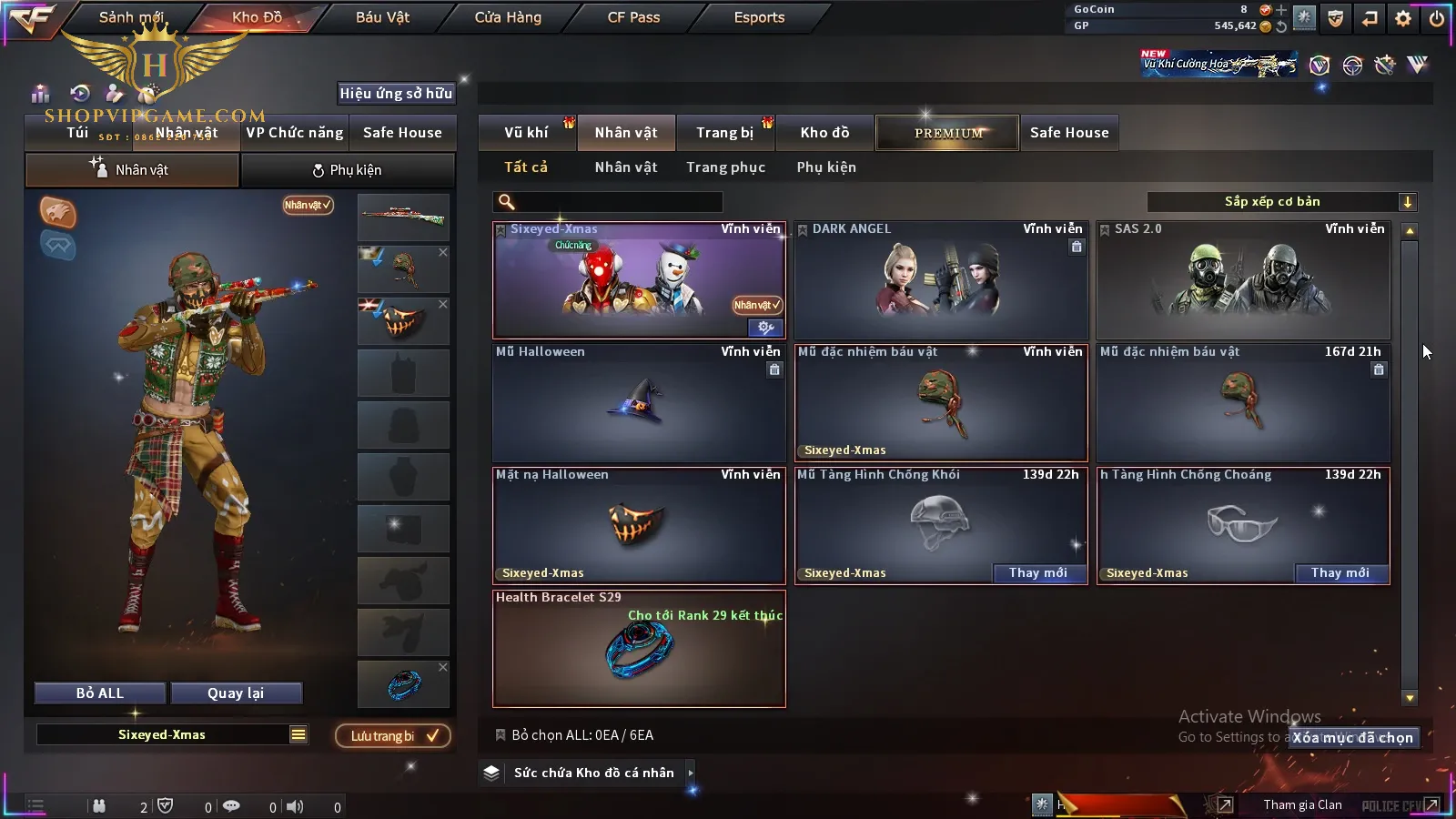The image size is (1456, 819).
Task: Select the Mũ Halloween hat item
Action: pos(639,403)
